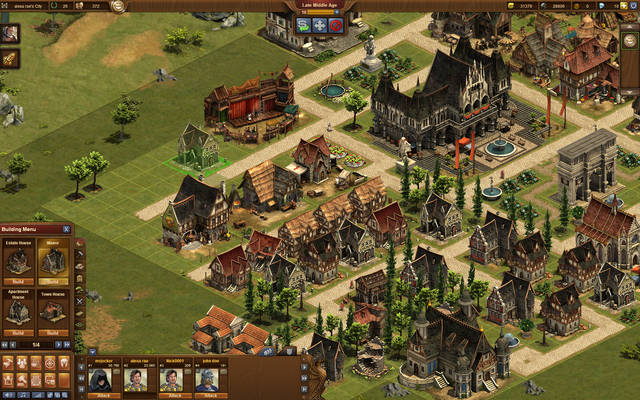The height and width of the screenshot is (400, 640).
Task: Select Nick0001's portrait in the player bar
Action: tap(171, 379)
